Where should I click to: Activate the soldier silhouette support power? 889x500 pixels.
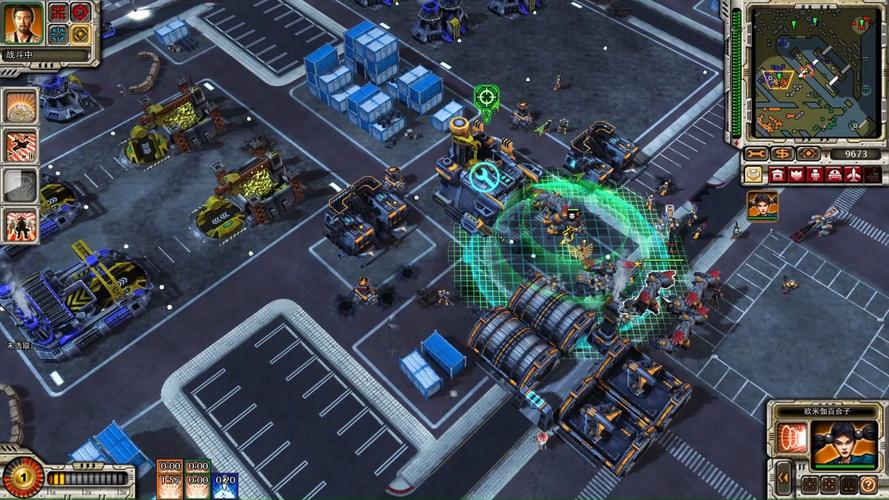coord(20,223)
